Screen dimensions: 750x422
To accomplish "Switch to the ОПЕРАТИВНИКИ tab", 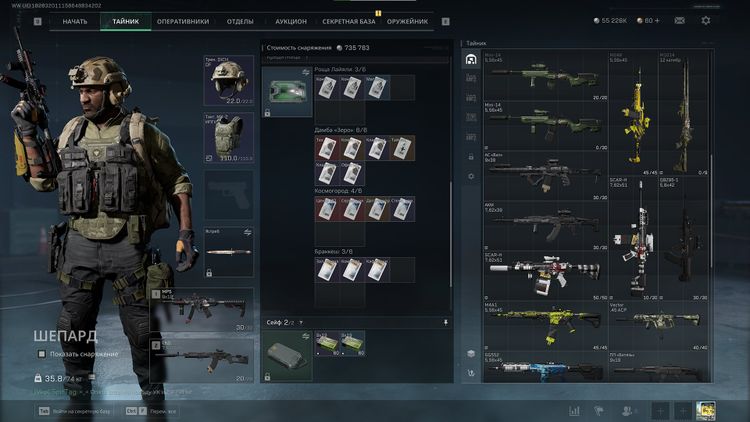I will pyautogui.click(x=182, y=21).
